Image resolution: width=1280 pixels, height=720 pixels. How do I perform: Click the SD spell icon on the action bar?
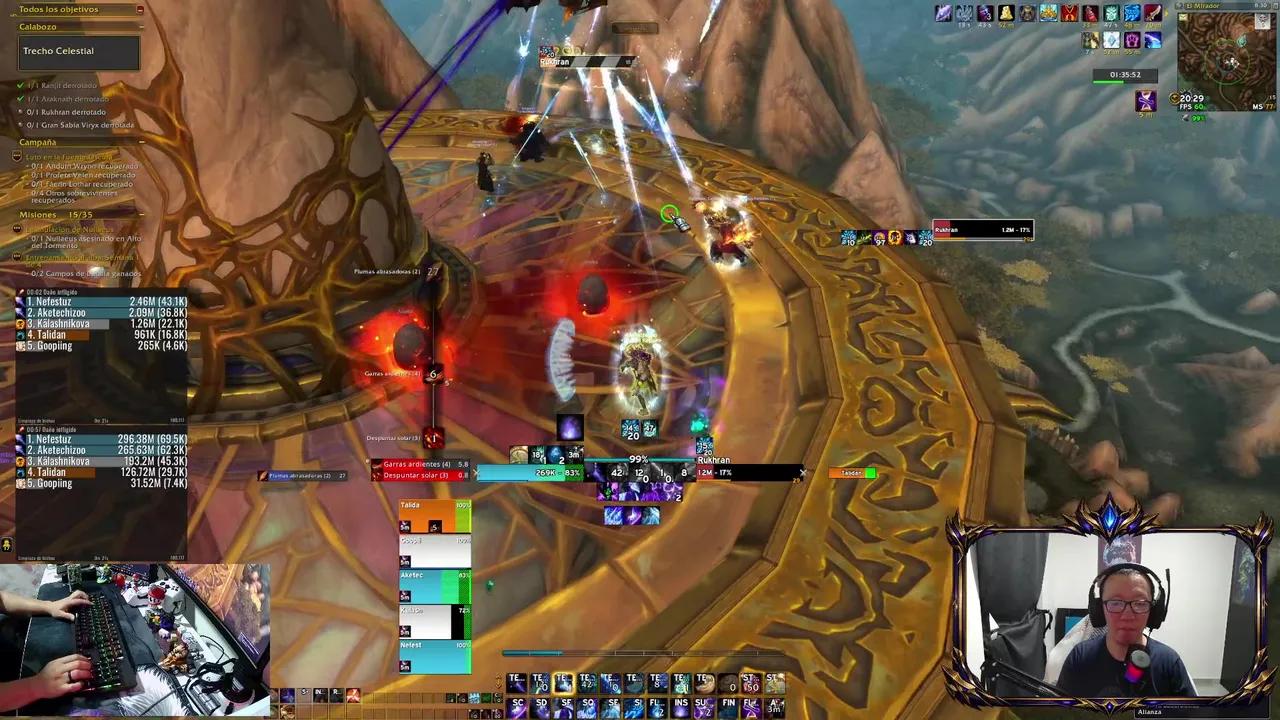541,704
